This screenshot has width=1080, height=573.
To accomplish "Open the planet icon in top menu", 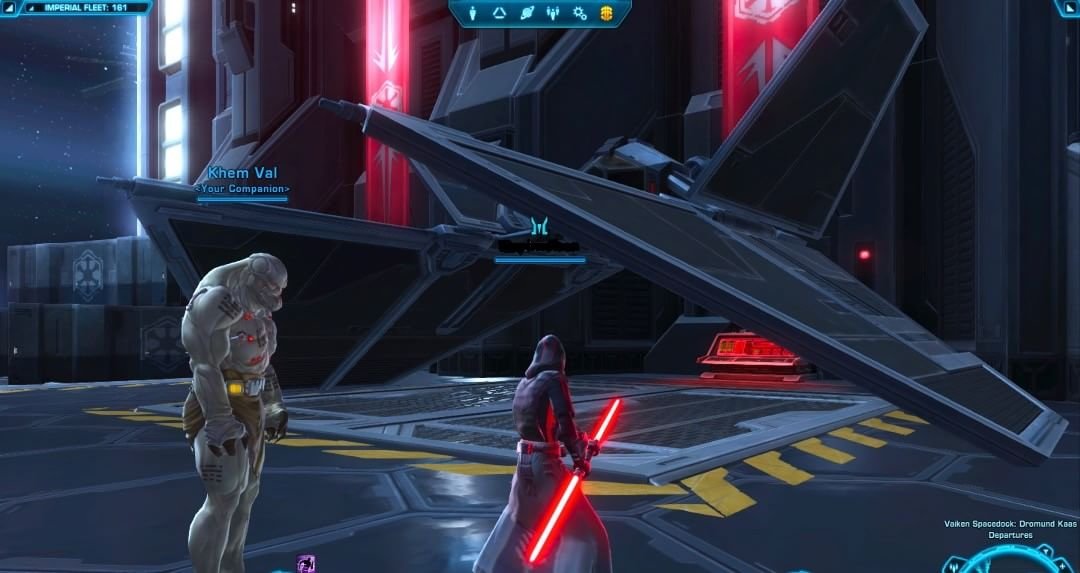I will pyautogui.click(x=527, y=13).
